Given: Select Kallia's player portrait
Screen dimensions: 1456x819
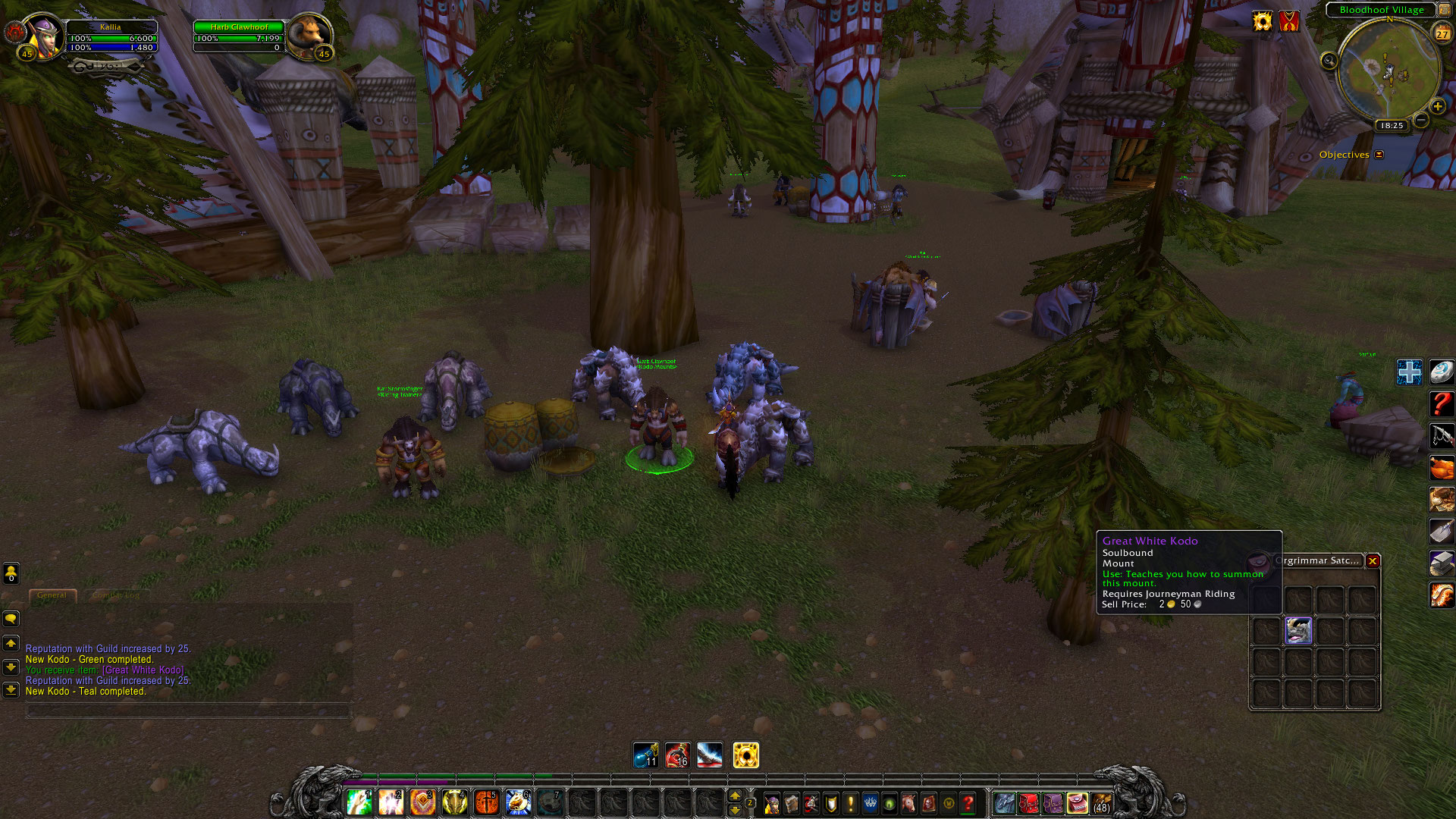Looking at the screenshot, I should click(x=43, y=36).
